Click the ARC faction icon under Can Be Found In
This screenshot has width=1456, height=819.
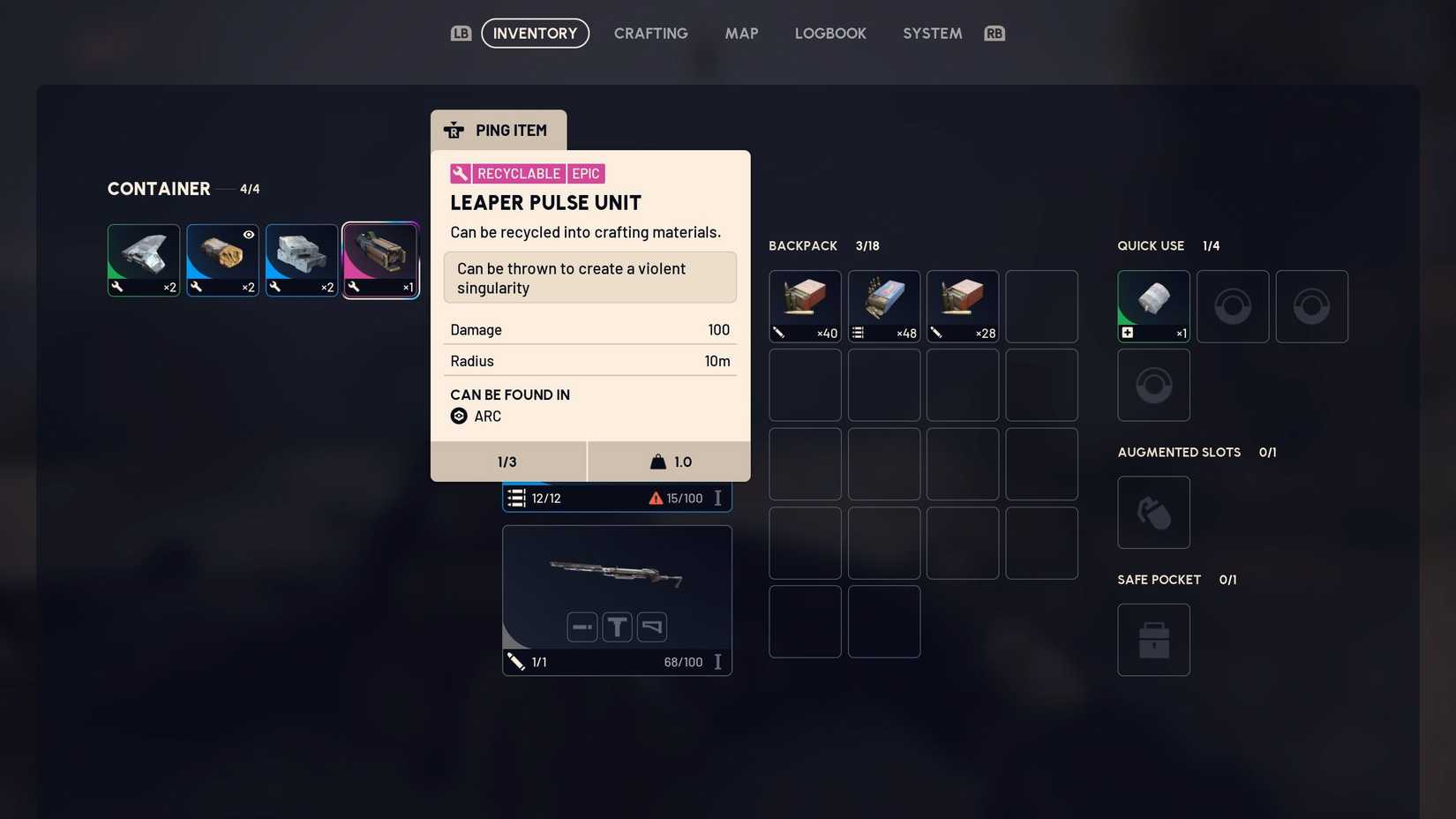[459, 416]
